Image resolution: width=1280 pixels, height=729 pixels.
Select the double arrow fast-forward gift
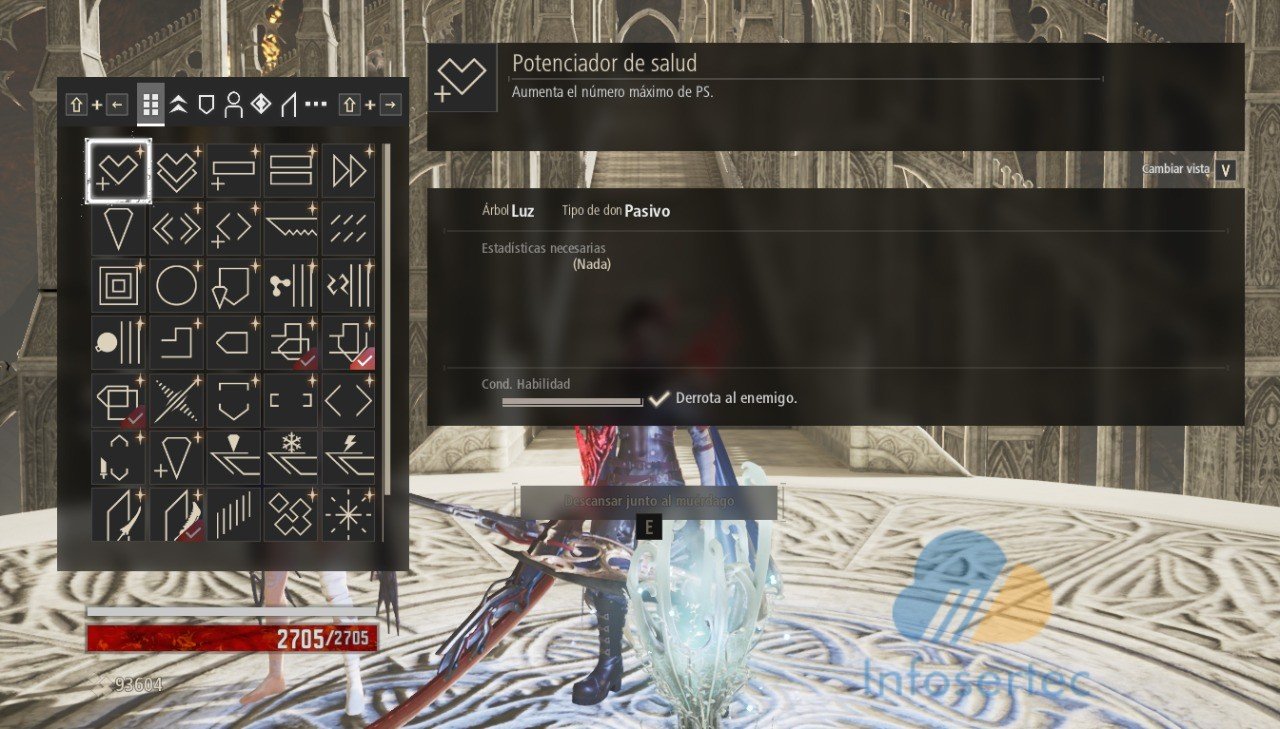(x=349, y=171)
